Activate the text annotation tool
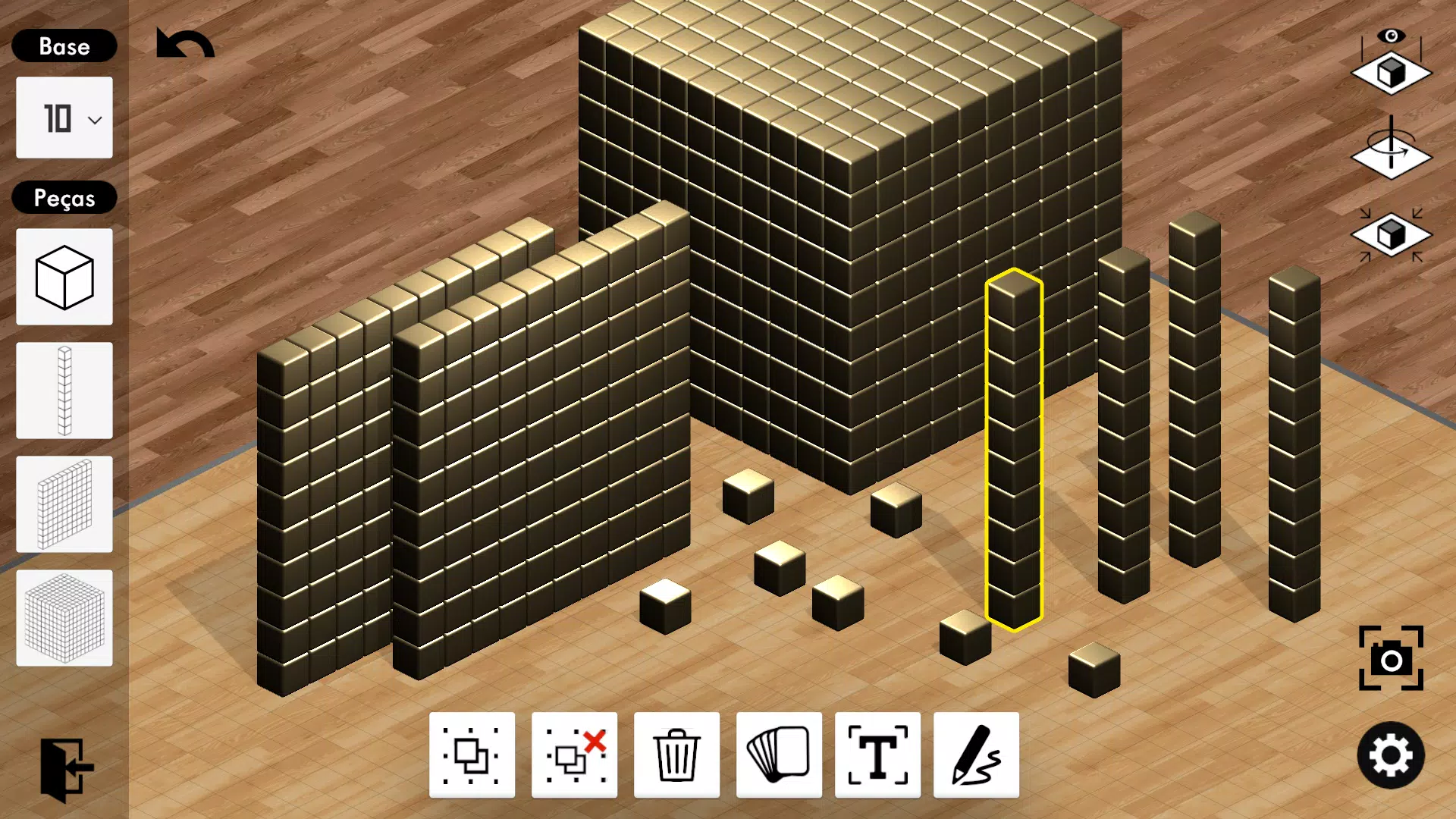This screenshot has height=819, width=1456. (877, 756)
